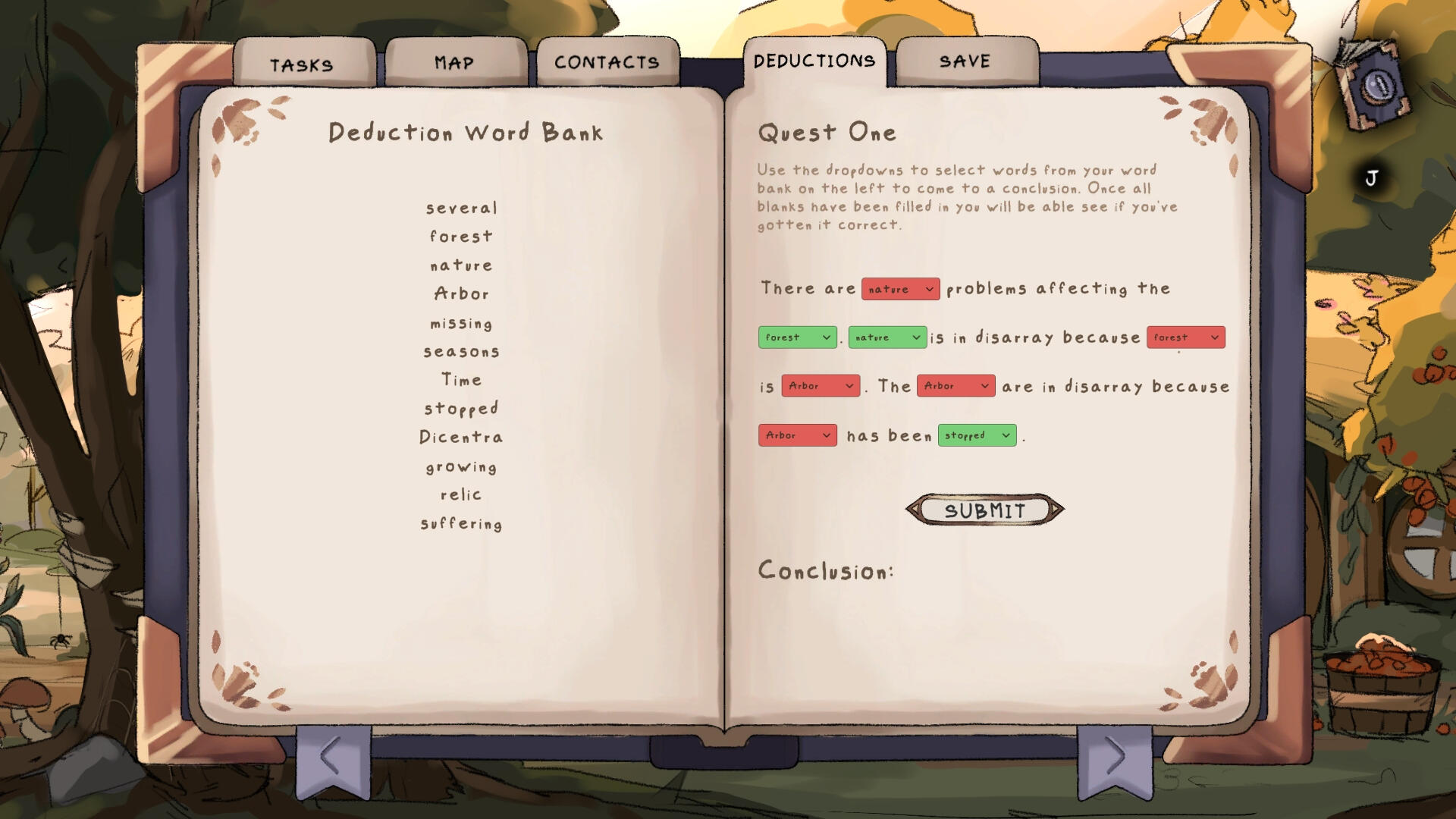The height and width of the screenshot is (819, 1456).
Task: Open the 'Arbor' dropdown following 'The'
Action: (955, 386)
